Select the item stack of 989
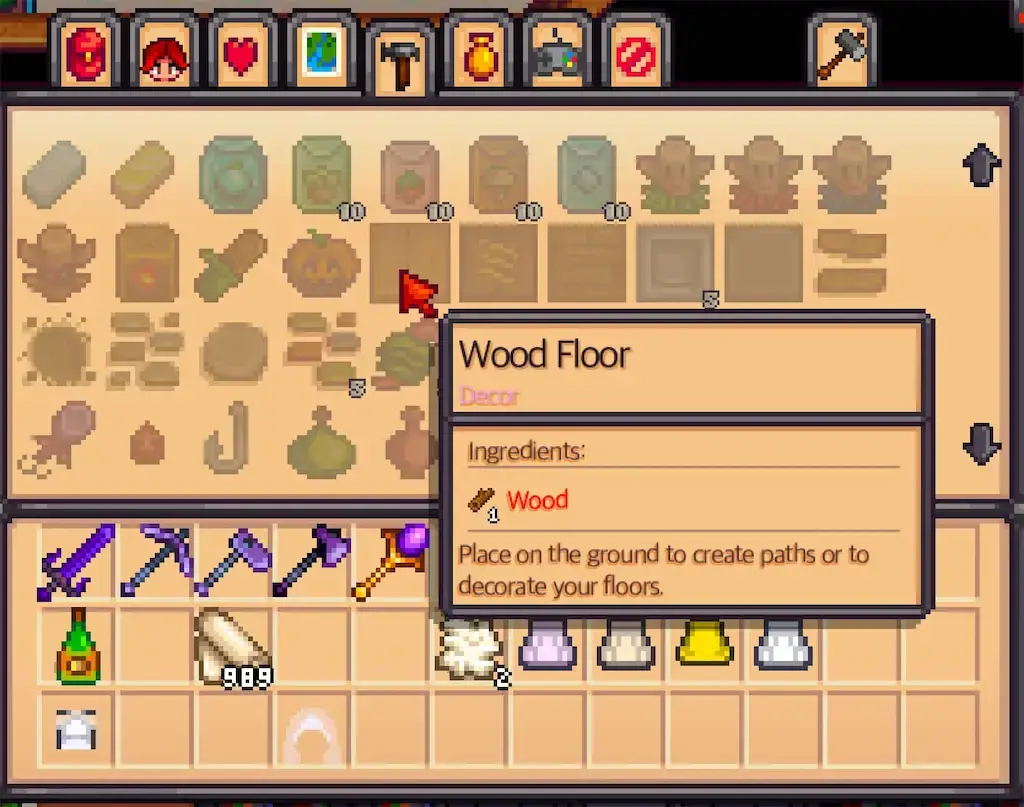 233,646
